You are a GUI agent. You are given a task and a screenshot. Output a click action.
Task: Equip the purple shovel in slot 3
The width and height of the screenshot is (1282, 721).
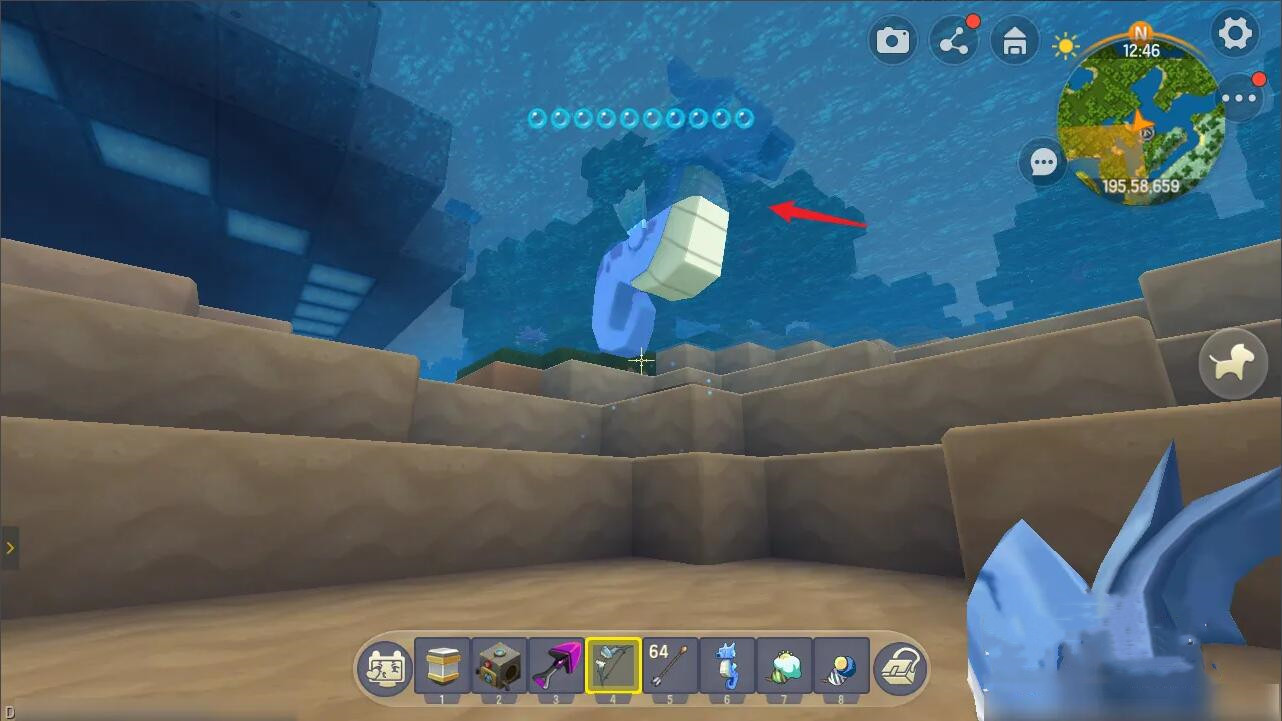pos(556,665)
